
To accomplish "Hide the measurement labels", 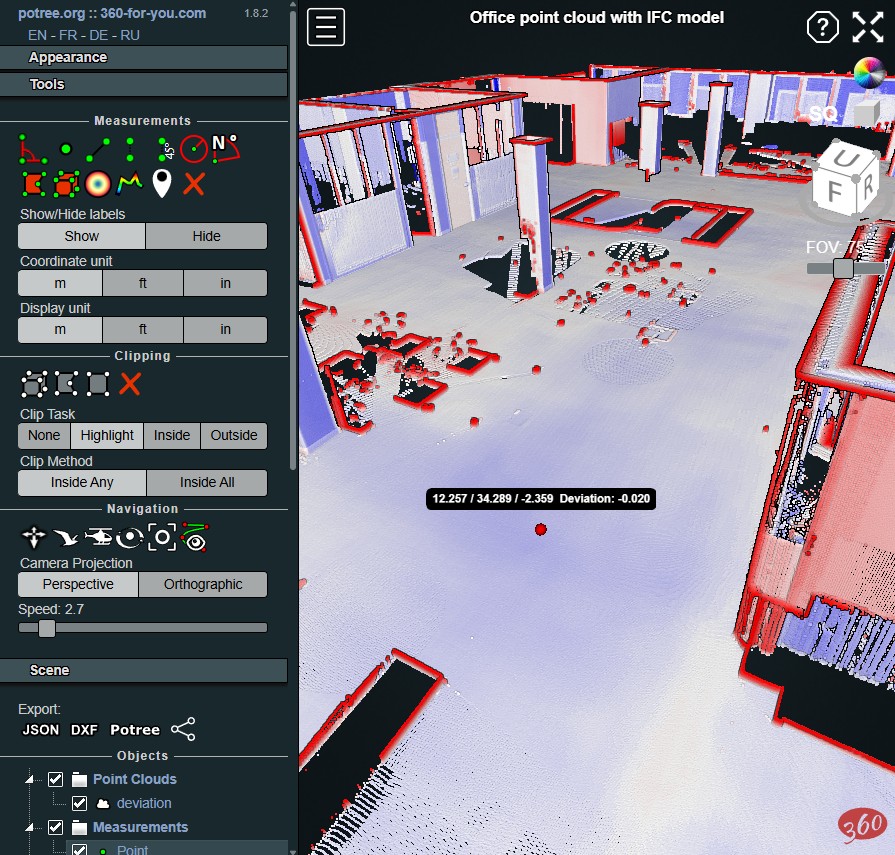I will point(206,236).
